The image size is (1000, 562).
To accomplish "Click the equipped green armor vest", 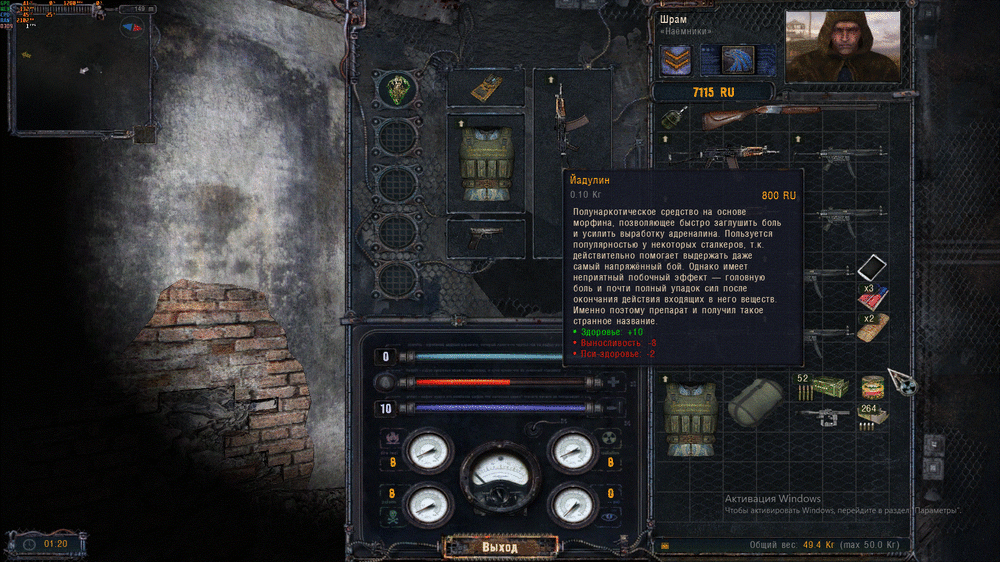I will (485, 164).
